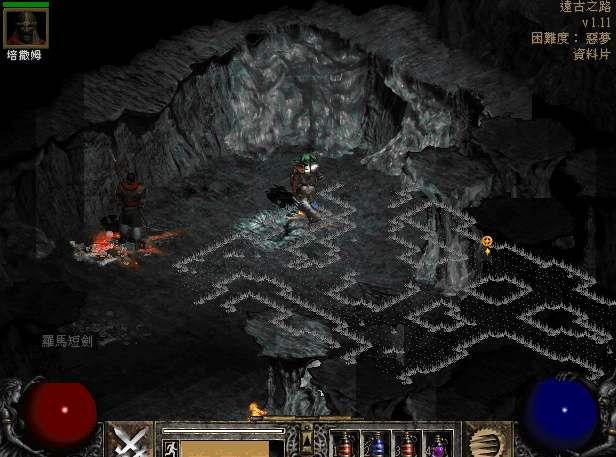The image size is (616, 457).
Task: Open the left skill crossed-swords attack icon
Action: tap(129, 440)
